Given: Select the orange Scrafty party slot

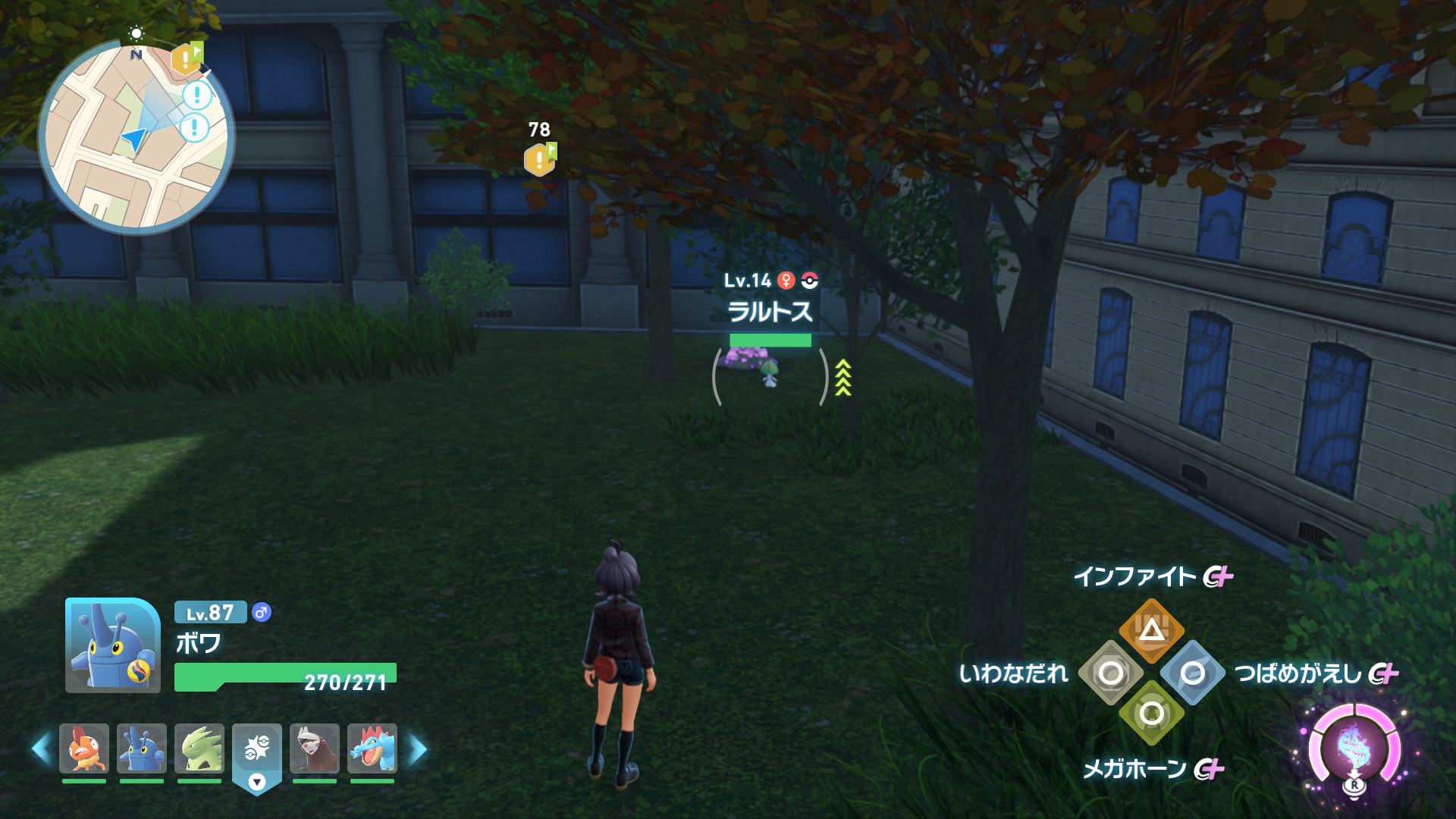Looking at the screenshot, I should click(x=84, y=748).
